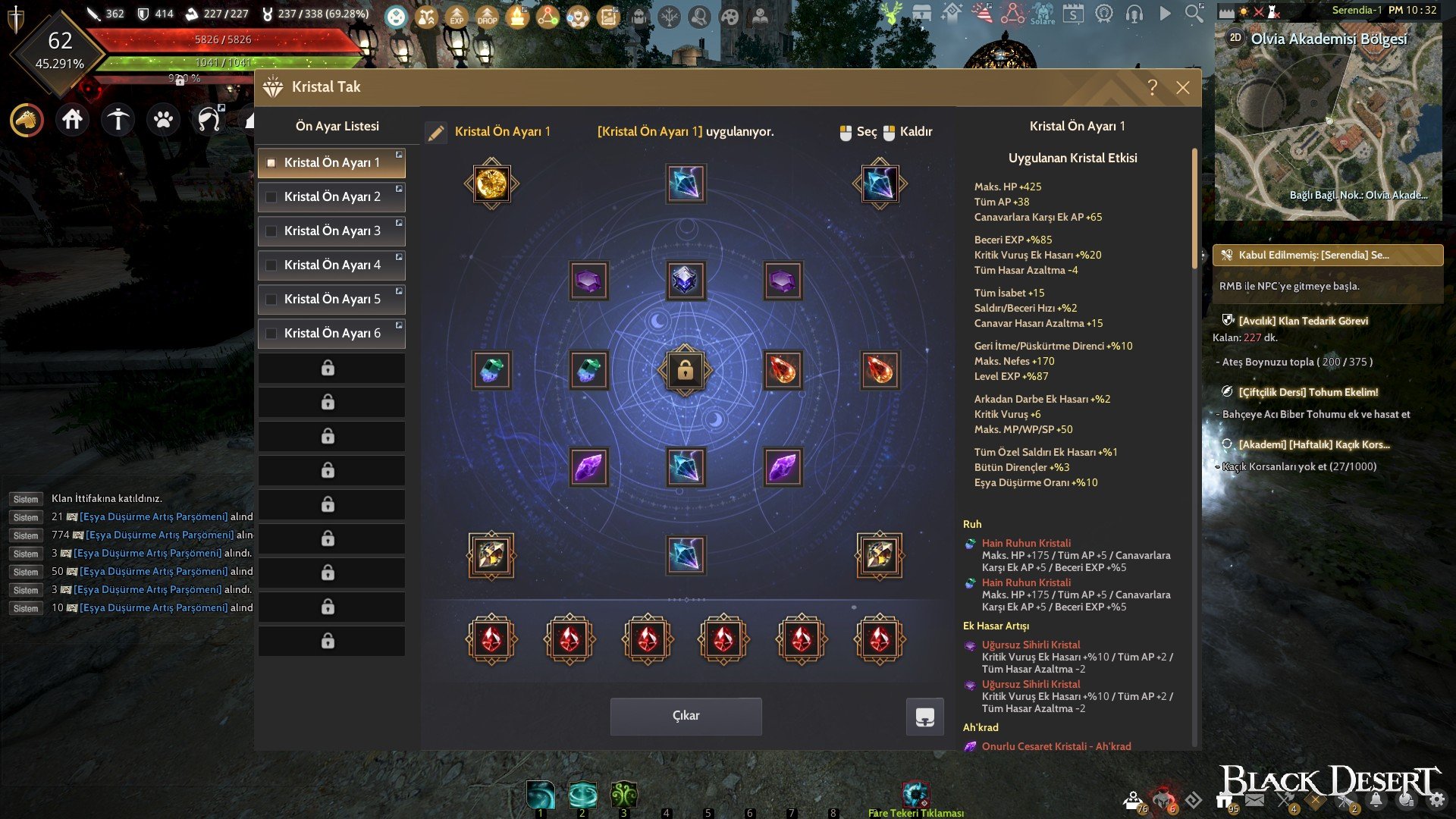The width and height of the screenshot is (1456, 819).
Task: Choose the Kristal Ön Ayarı 3 preset
Action: tap(331, 231)
